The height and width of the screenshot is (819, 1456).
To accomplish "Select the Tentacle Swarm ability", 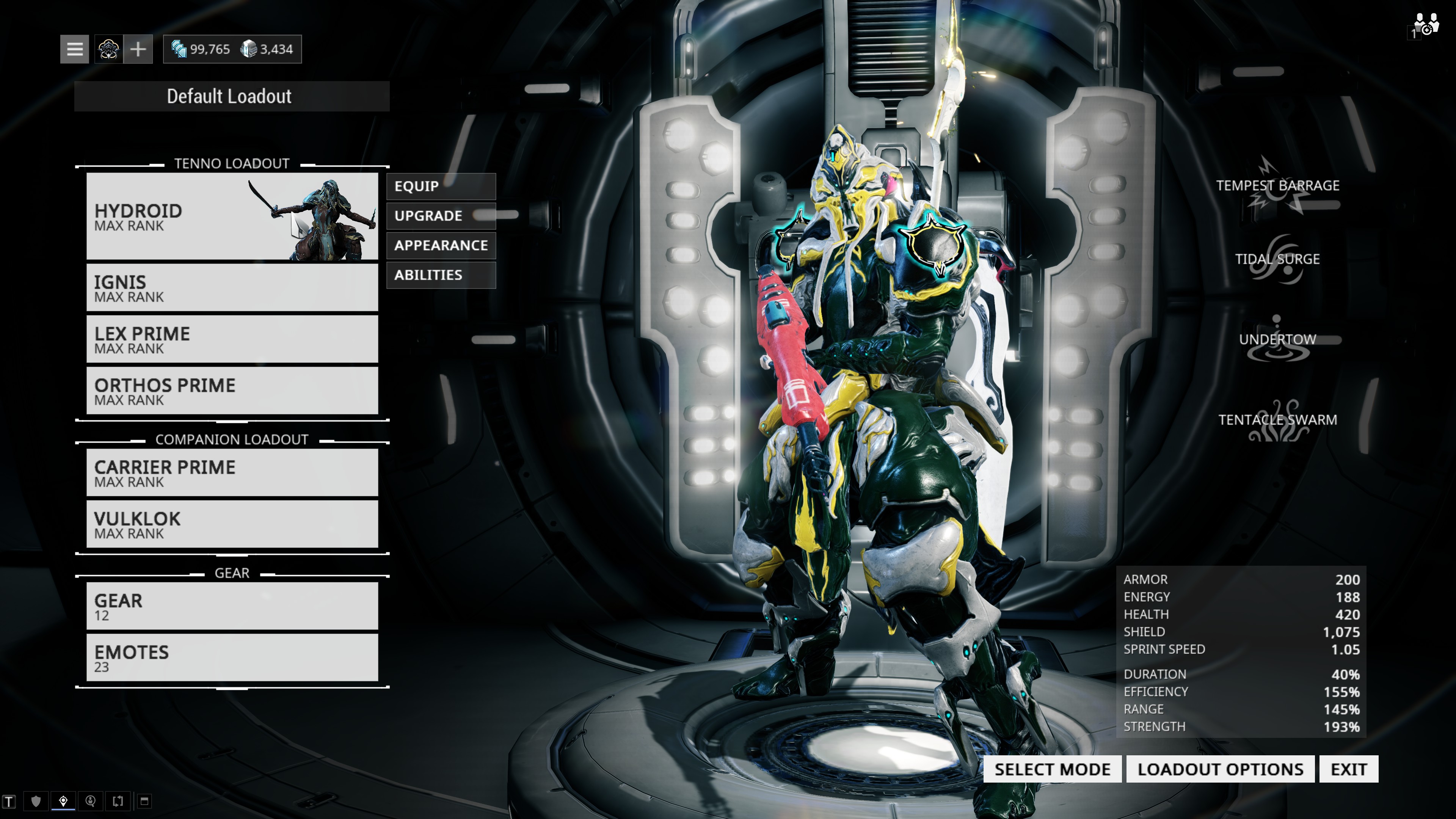I will click(x=1277, y=420).
